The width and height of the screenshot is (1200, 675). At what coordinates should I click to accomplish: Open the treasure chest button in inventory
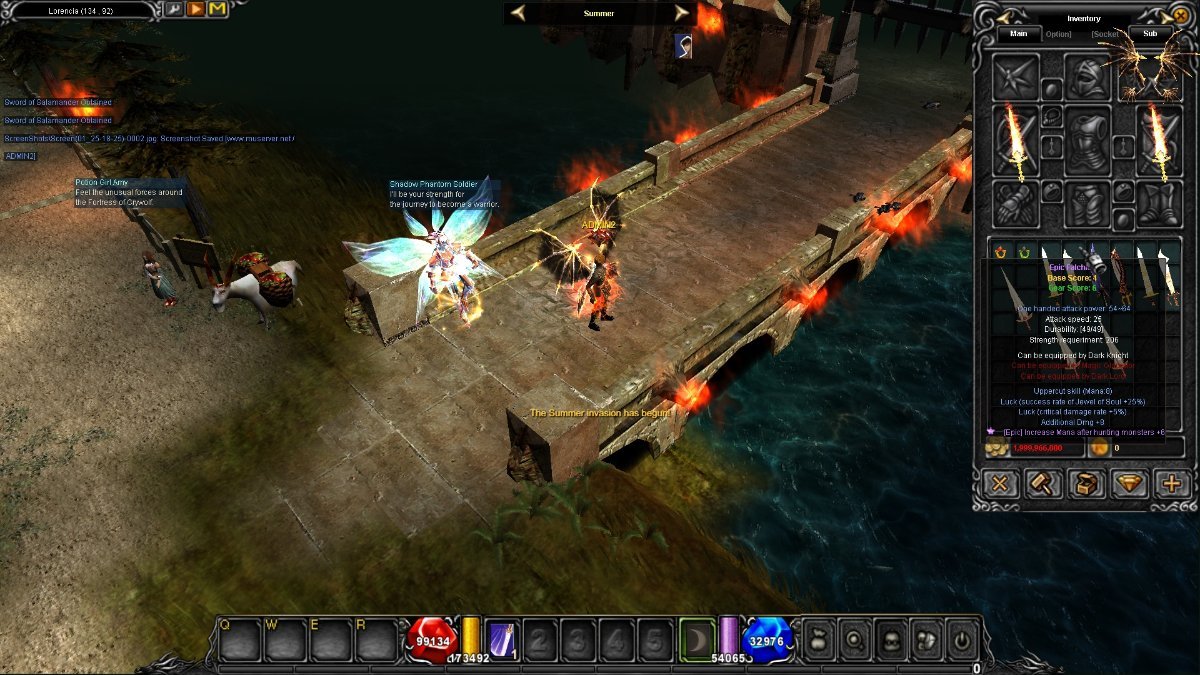(1085, 484)
